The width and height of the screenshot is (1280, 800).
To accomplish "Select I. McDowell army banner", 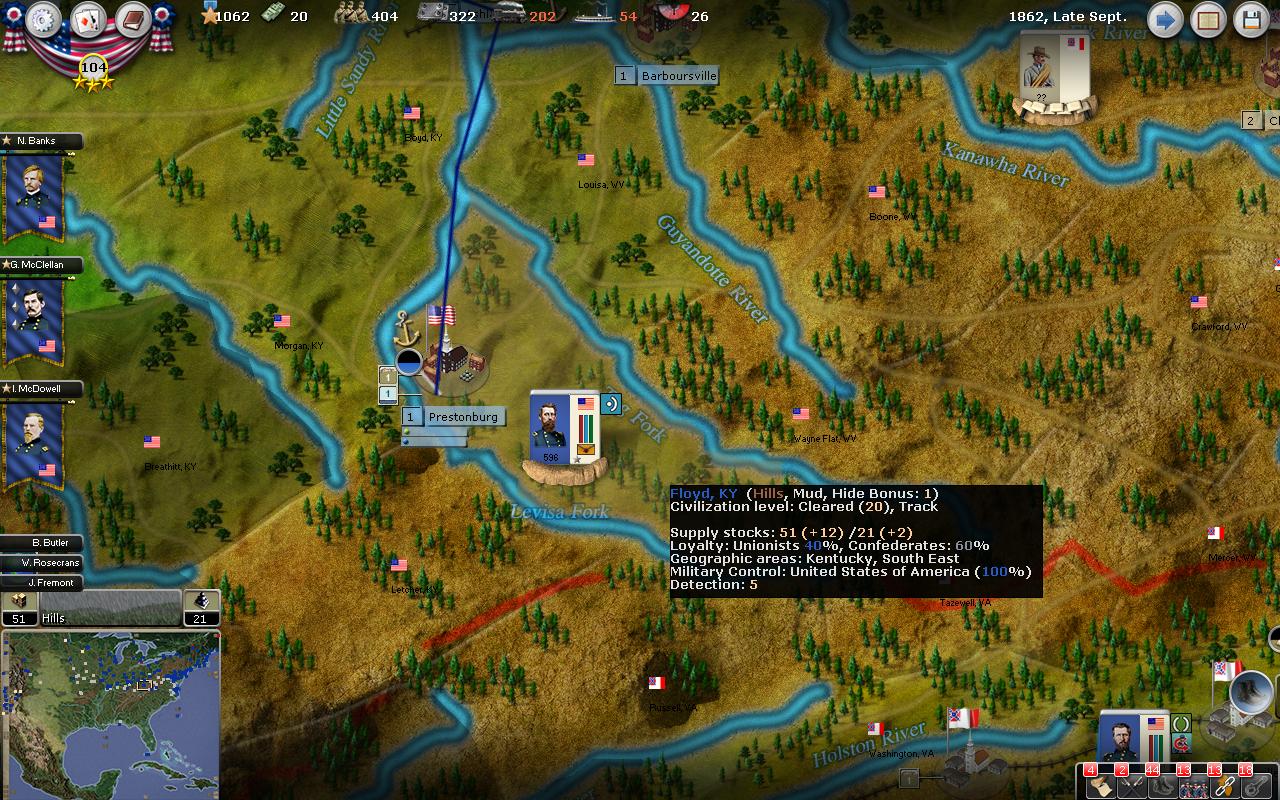I will pyautogui.click(x=35, y=442).
